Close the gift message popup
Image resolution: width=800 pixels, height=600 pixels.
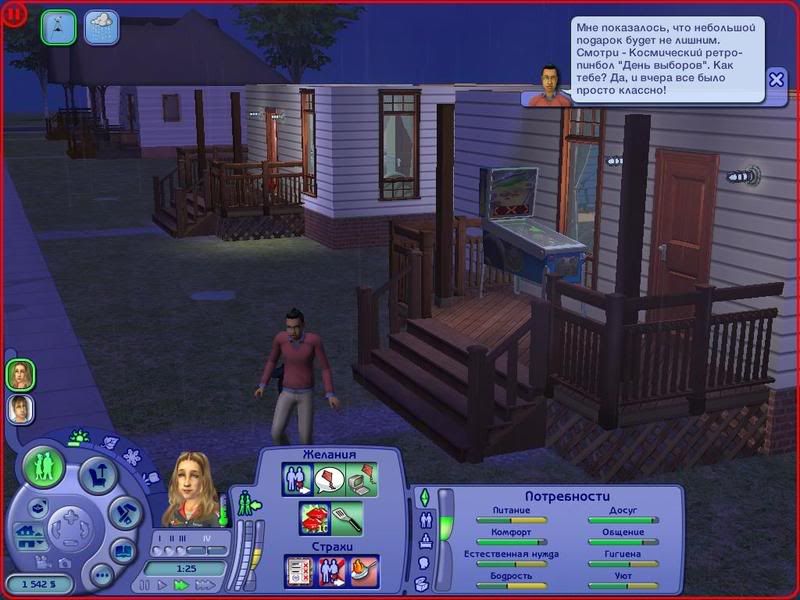776,80
